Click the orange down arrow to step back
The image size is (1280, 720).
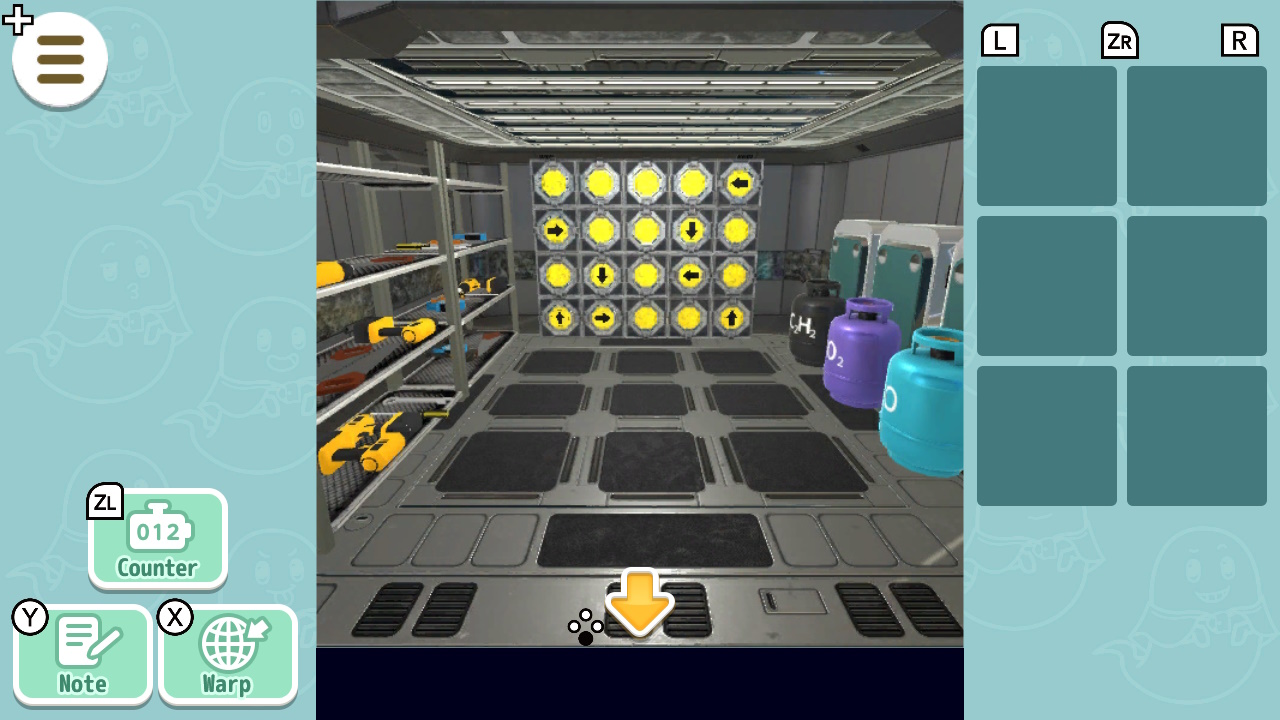coord(639,601)
